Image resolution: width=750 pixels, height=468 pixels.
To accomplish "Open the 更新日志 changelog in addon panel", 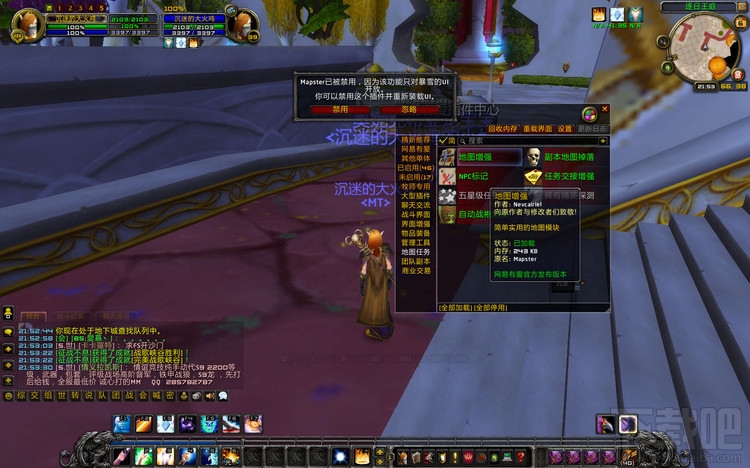I will 593,129.
